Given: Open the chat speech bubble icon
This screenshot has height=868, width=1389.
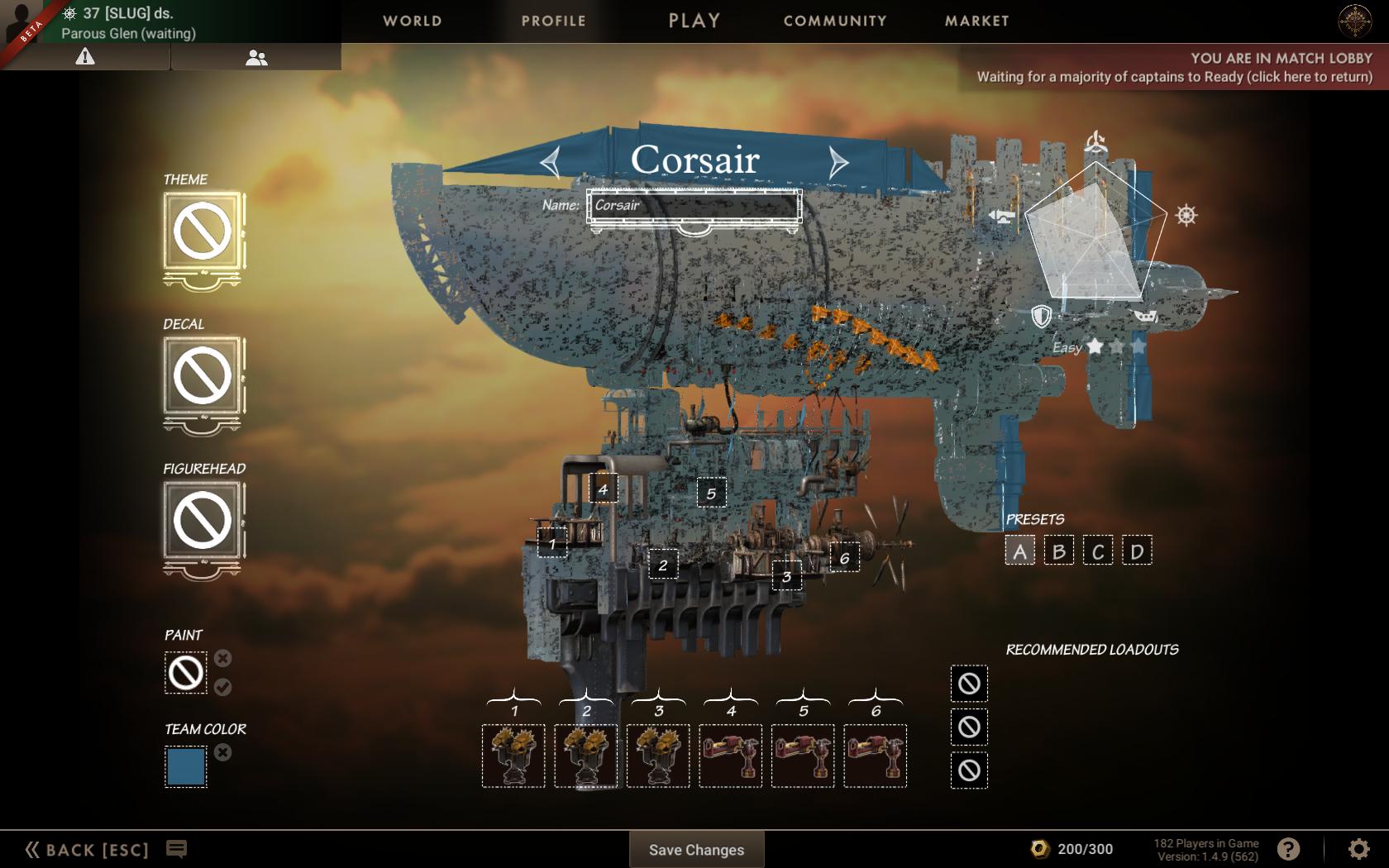Looking at the screenshot, I should (x=176, y=849).
